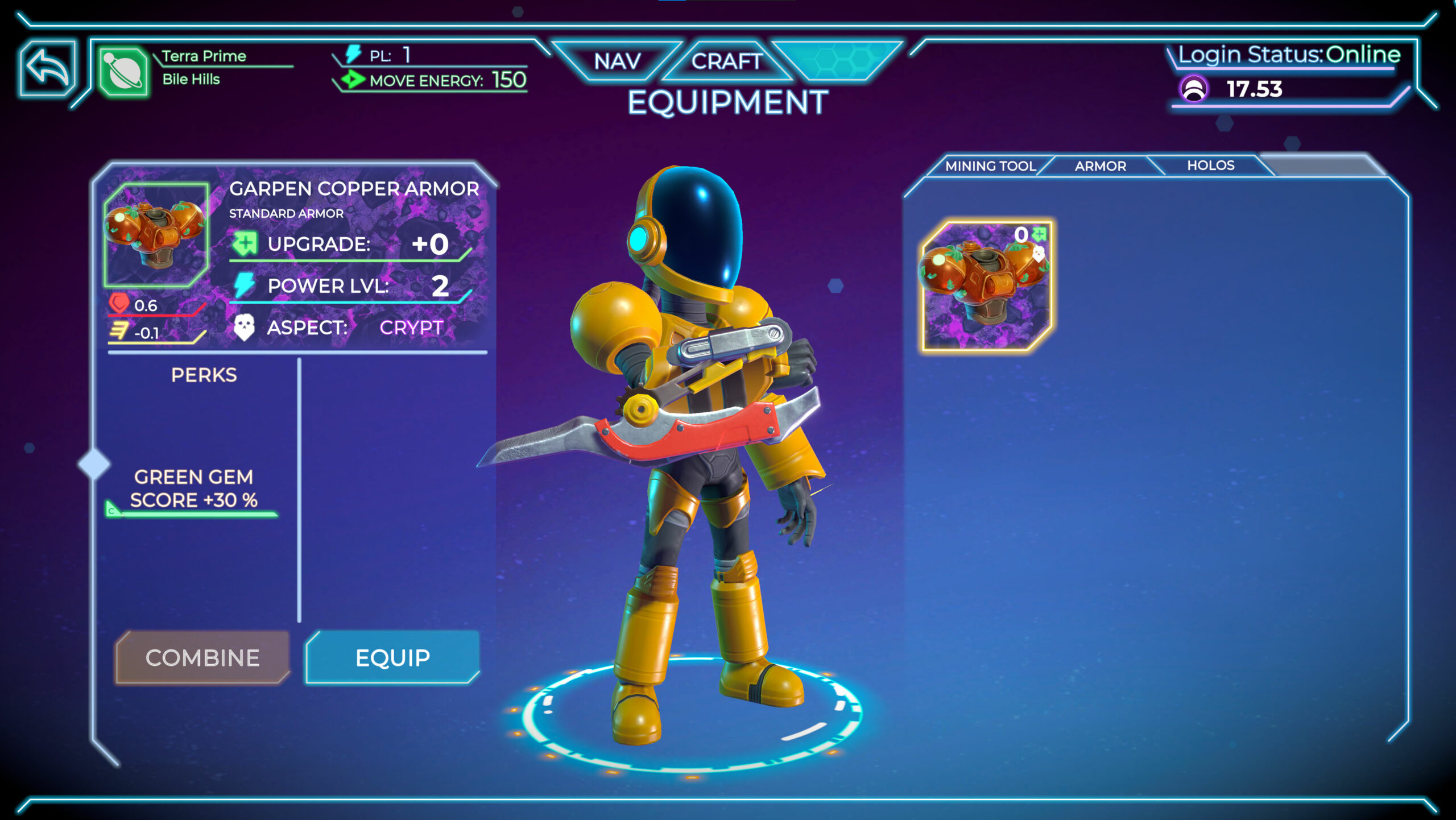Open the HOLOS tab
Viewport: 1456px width, 820px height.
(1210, 165)
